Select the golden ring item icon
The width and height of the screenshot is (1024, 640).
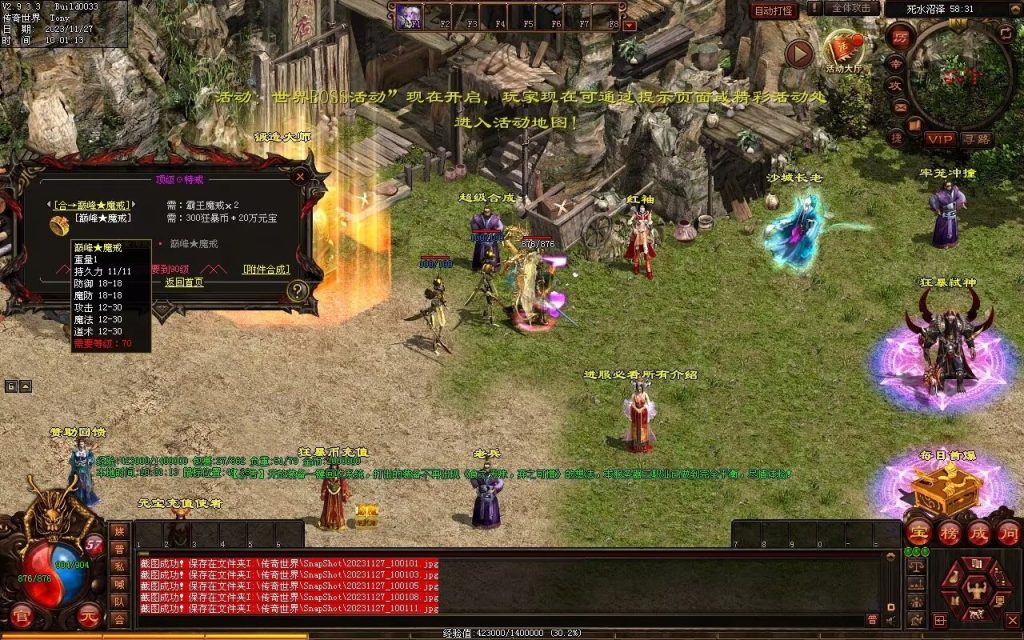click(x=60, y=225)
